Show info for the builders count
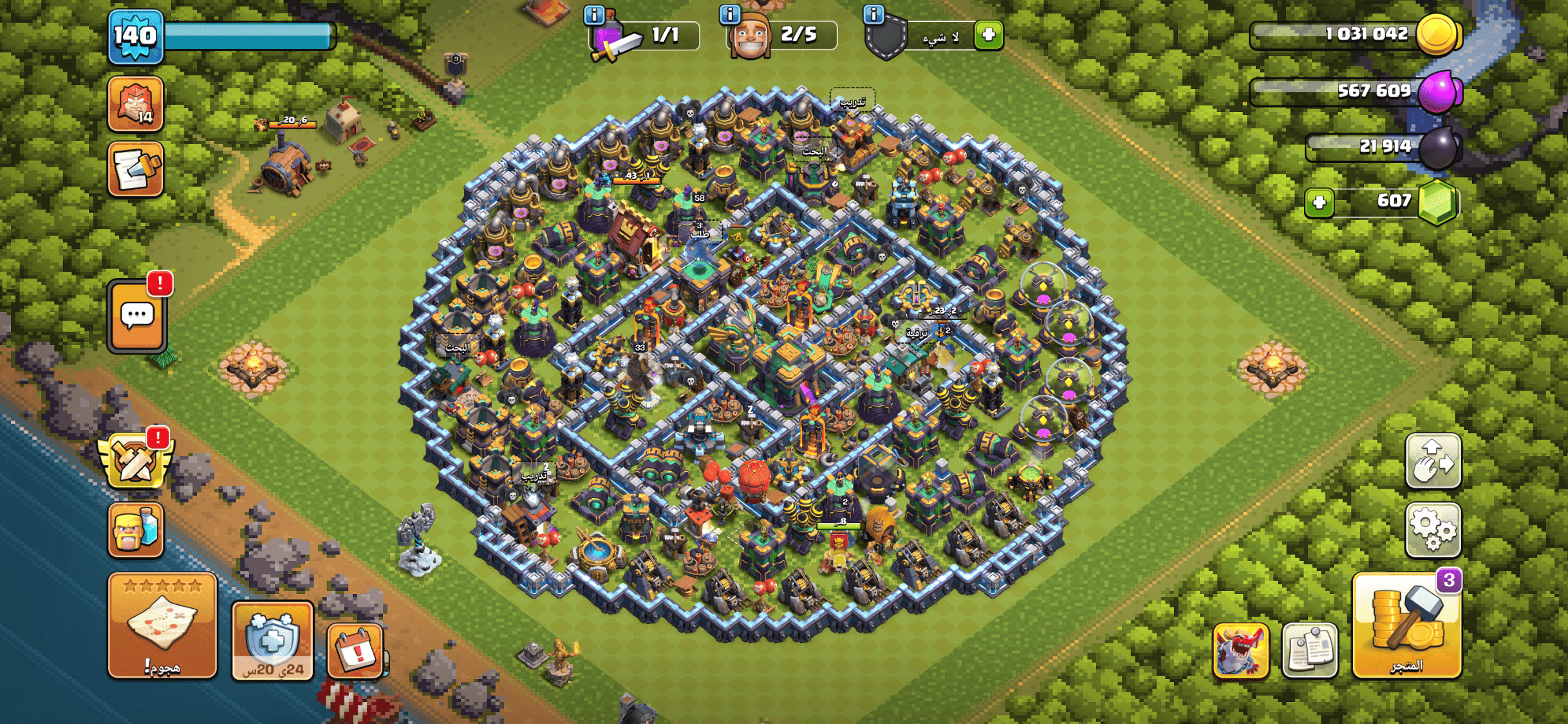Image resolution: width=1568 pixels, height=724 pixels. pyautogui.click(x=729, y=14)
